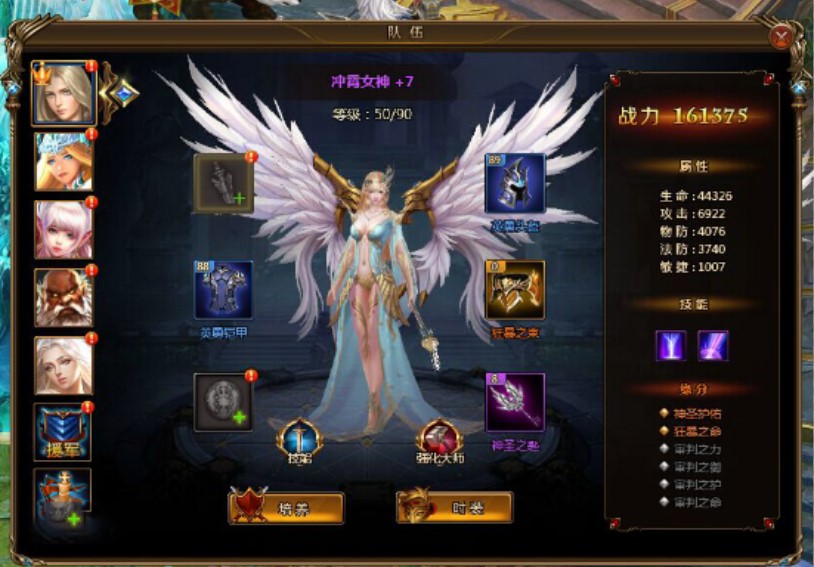Image resolution: width=814 pixels, height=567 pixels.
Task: Choose the pink-haired elf hero portrait
Action: click(63, 230)
